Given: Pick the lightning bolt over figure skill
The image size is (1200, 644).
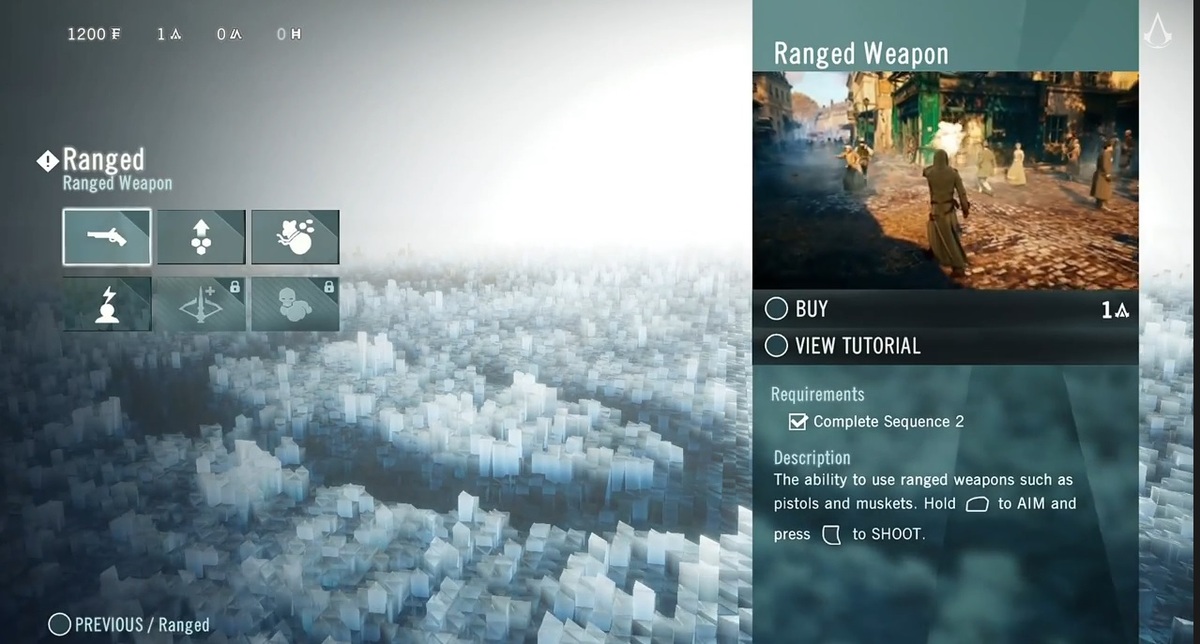Looking at the screenshot, I should click(x=107, y=304).
